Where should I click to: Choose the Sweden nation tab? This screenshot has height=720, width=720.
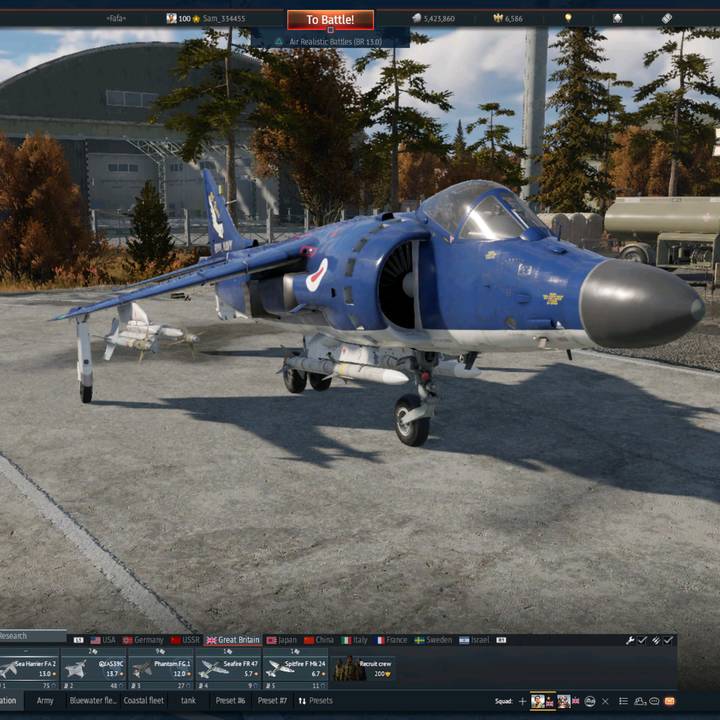(433, 640)
